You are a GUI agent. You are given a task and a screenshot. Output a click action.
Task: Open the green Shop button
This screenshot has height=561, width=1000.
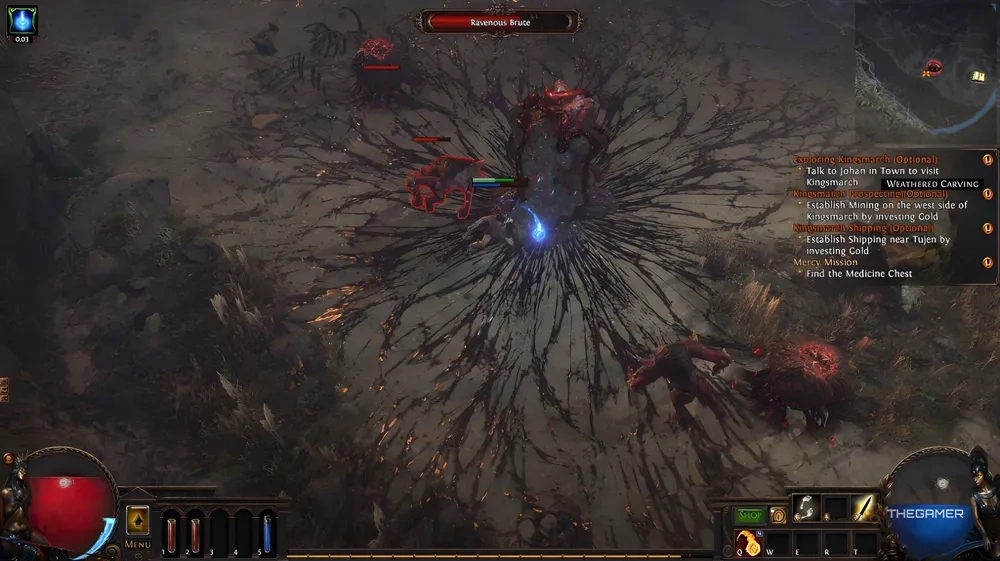coord(750,516)
